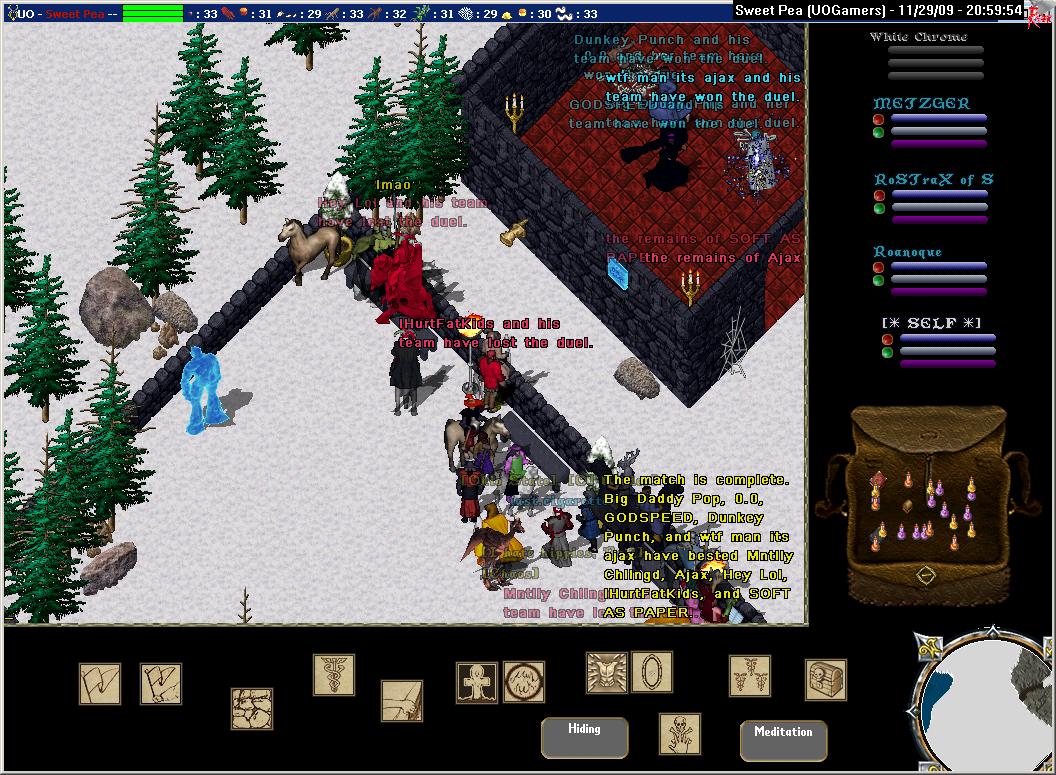Click the small brown pouch in backpack
Screen dimensions: 1056x775
pyautogui.click(x=907, y=505)
